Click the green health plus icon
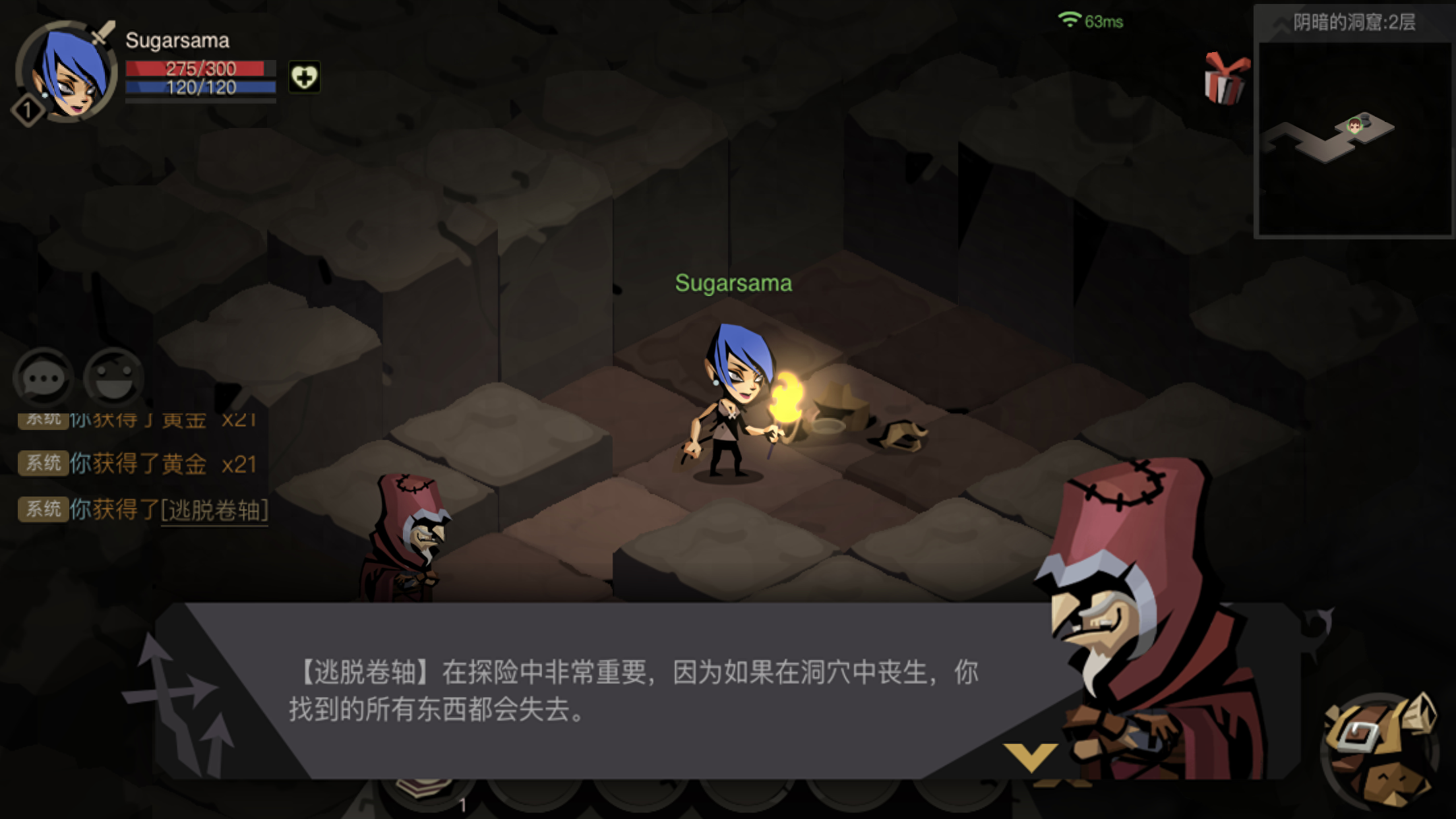 tap(305, 76)
